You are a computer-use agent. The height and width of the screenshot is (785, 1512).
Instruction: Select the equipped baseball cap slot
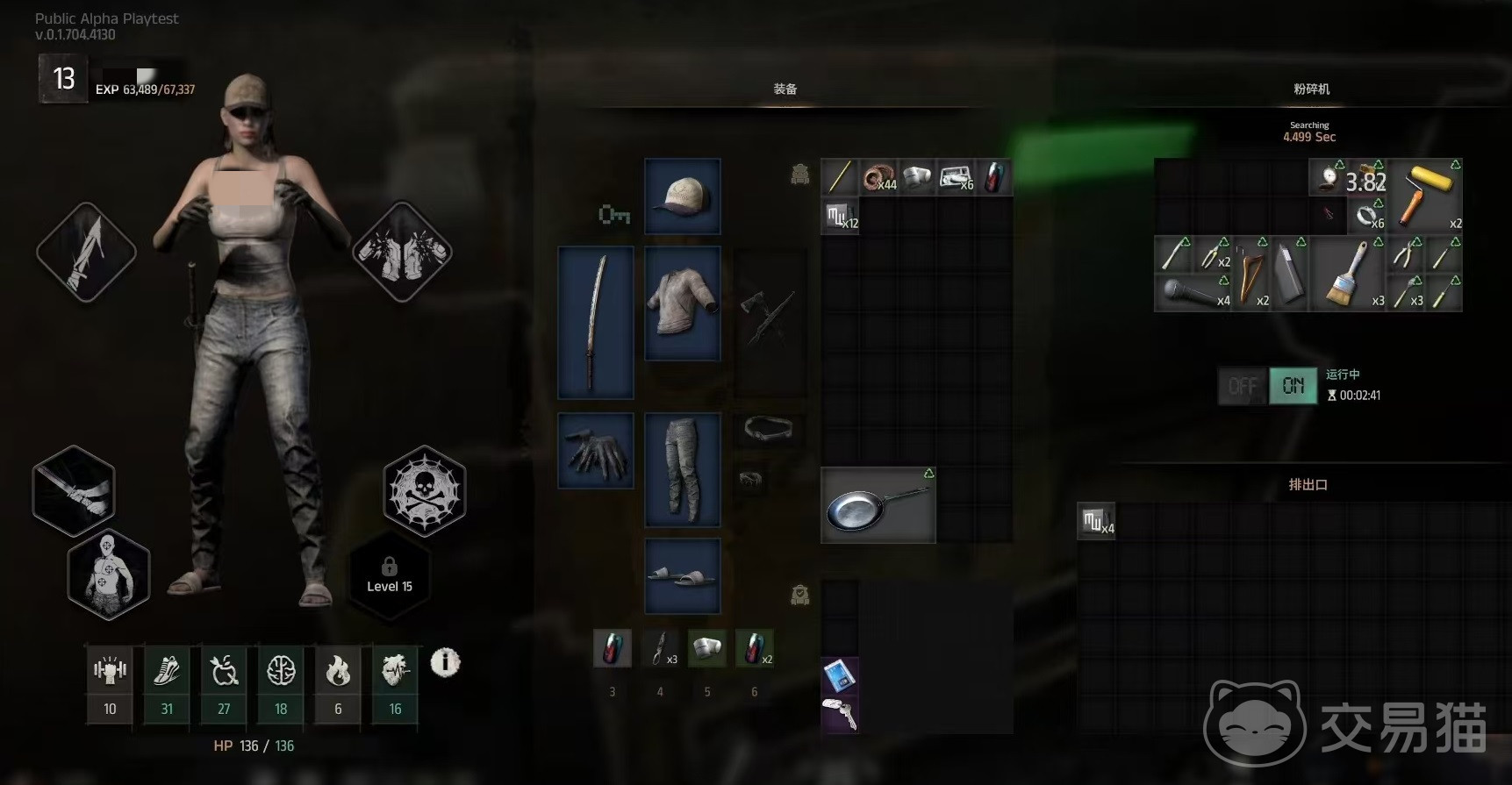click(683, 196)
